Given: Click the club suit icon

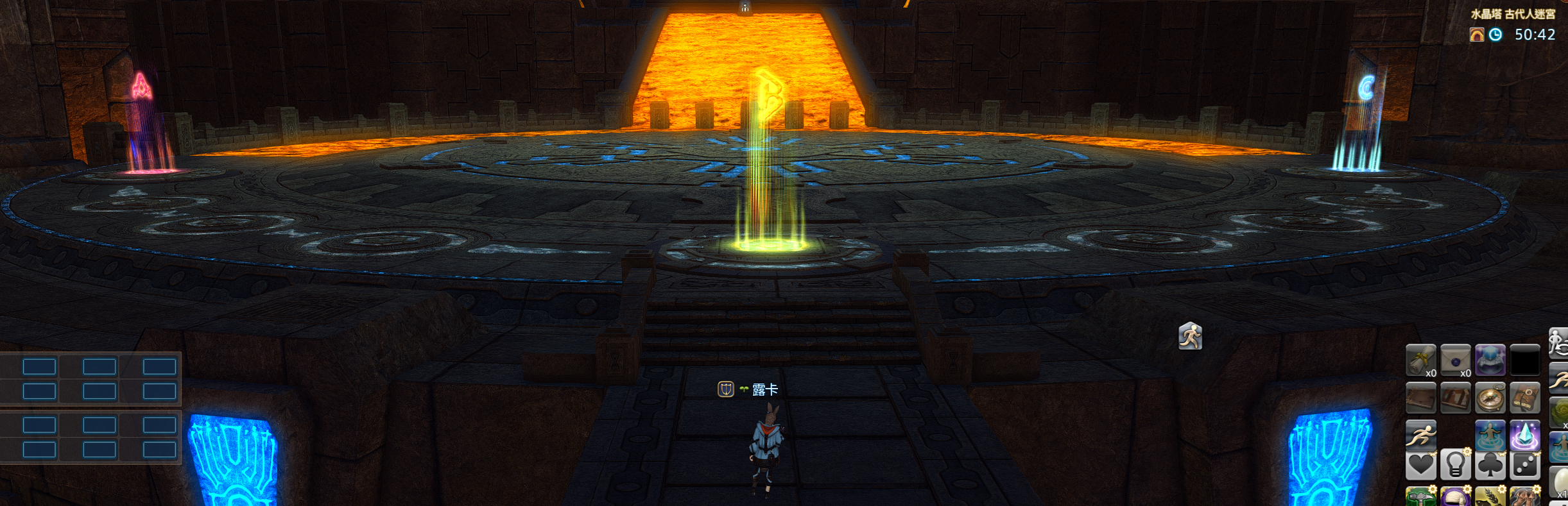Looking at the screenshot, I should [1490, 464].
